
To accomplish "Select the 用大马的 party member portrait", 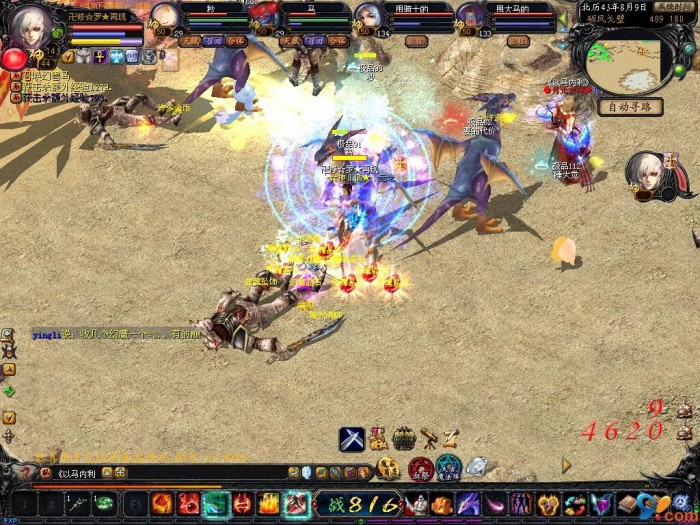I will (x=470, y=17).
